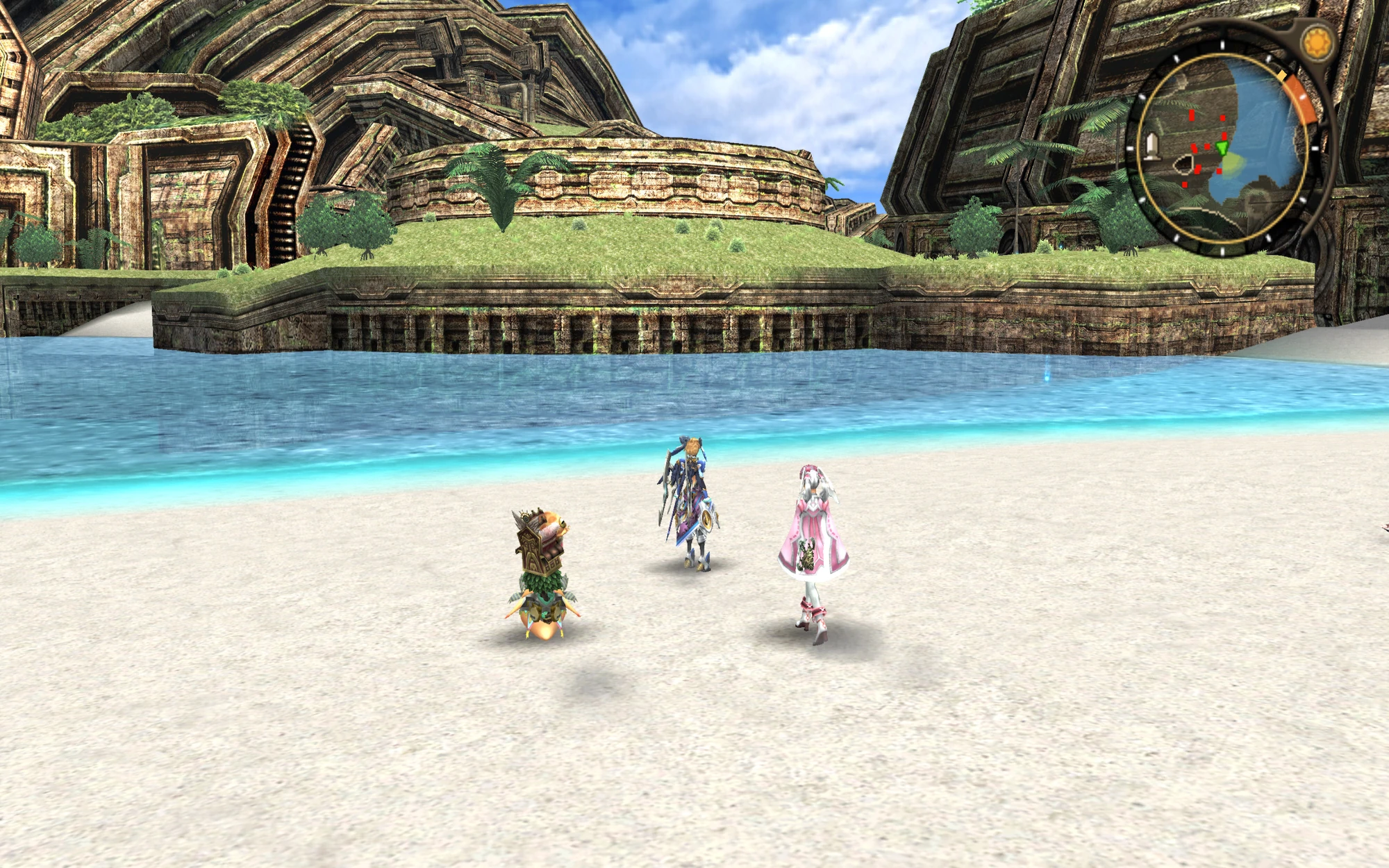Click the green player arrow in the minimap center
The image size is (1389, 868).
[1222, 148]
